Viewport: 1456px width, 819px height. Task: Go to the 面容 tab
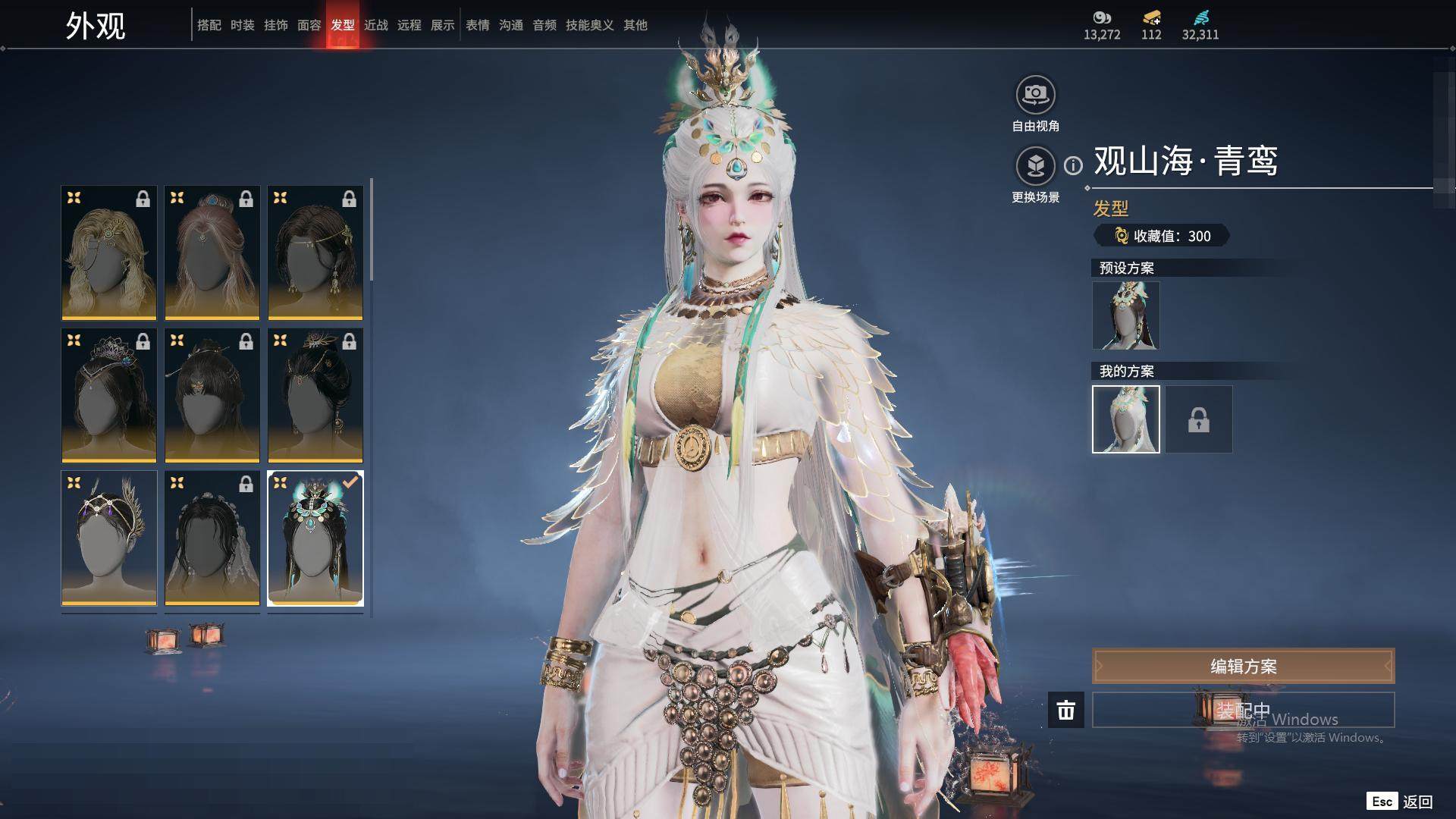(309, 25)
